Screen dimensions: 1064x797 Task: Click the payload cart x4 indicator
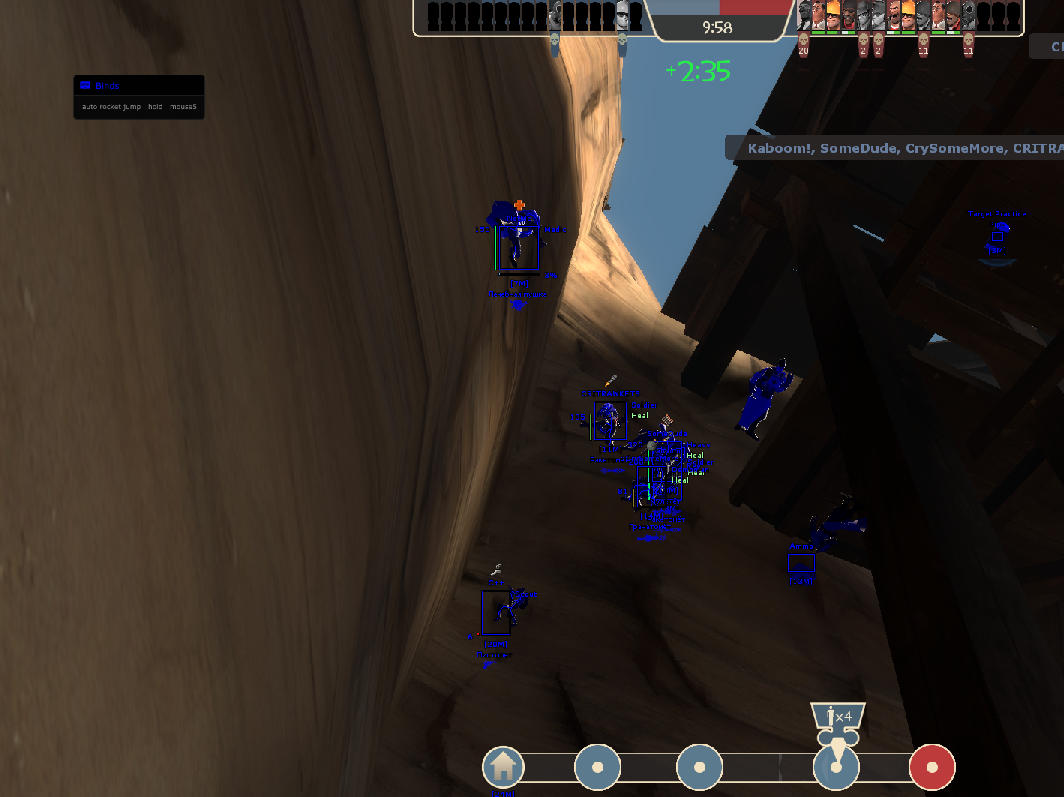pyautogui.click(x=837, y=716)
